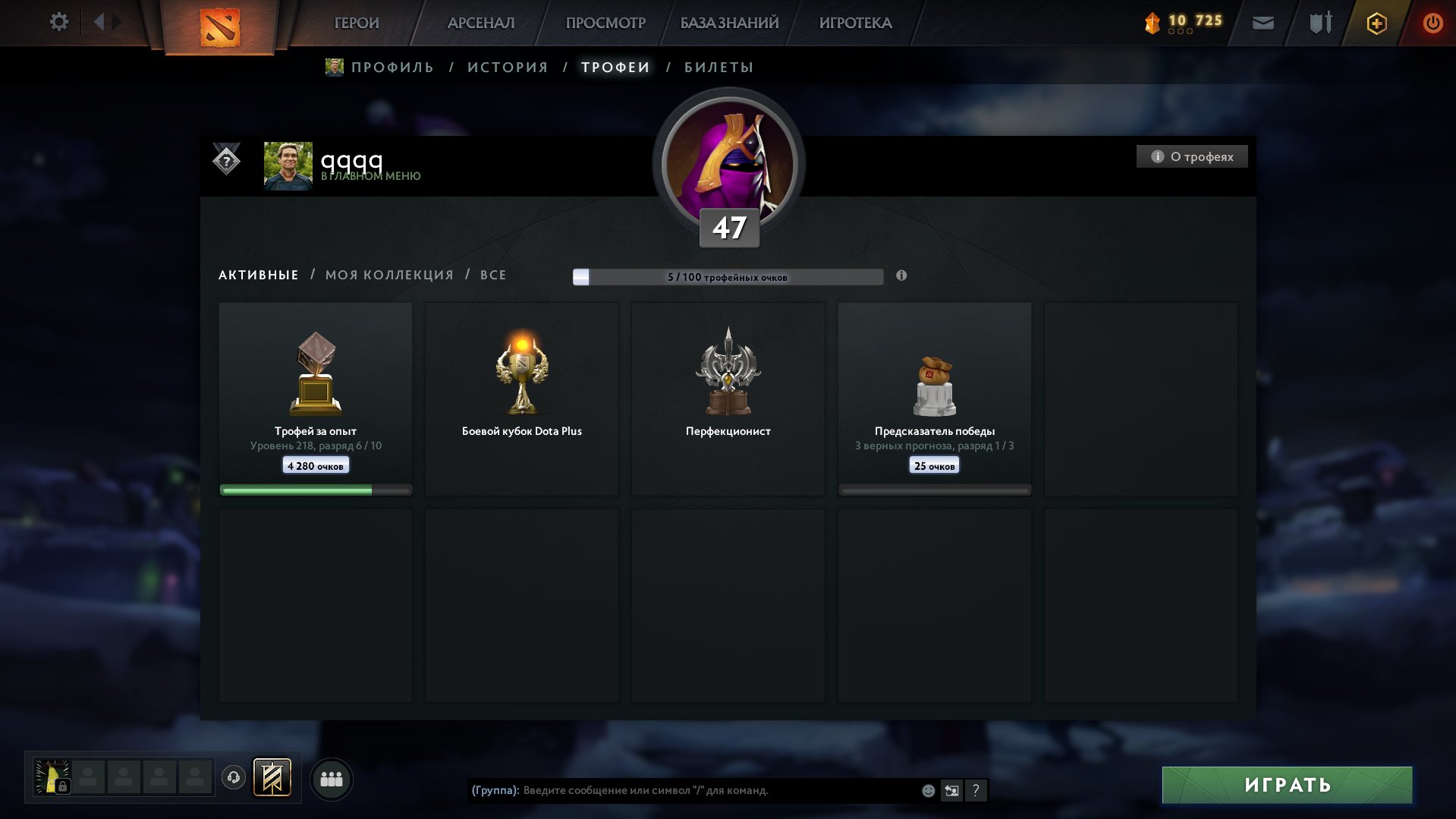
Task: Click the О трофеях info button
Action: (1192, 156)
